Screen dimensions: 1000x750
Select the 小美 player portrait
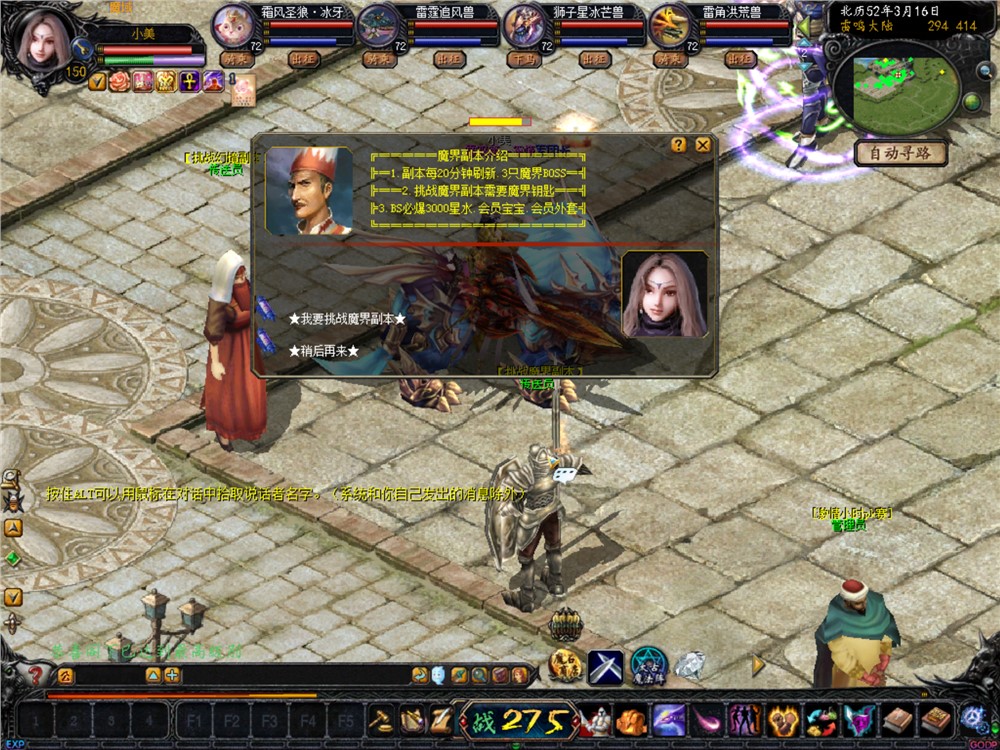point(43,40)
